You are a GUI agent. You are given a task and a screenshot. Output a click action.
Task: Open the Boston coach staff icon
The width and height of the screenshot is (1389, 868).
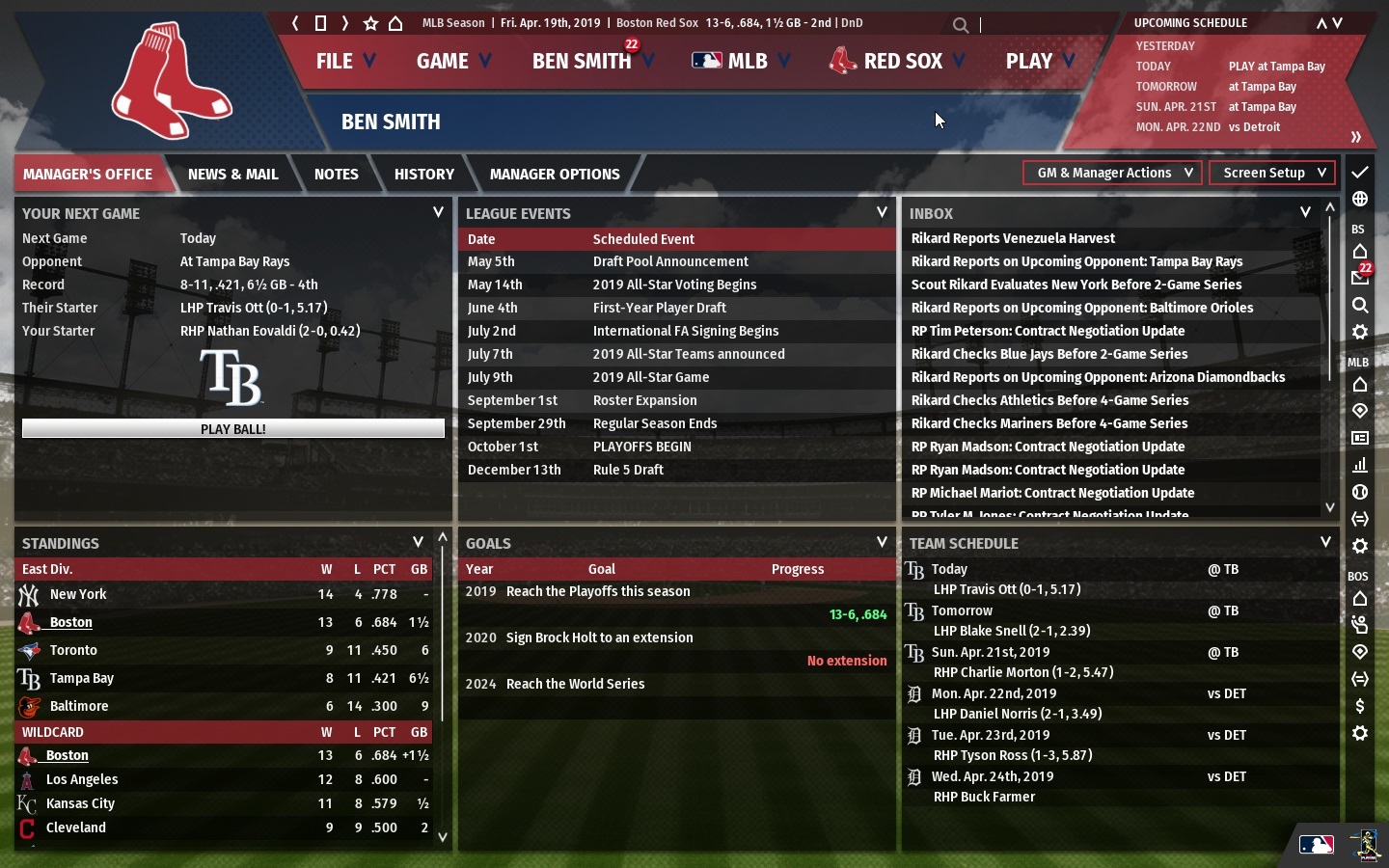1360,624
